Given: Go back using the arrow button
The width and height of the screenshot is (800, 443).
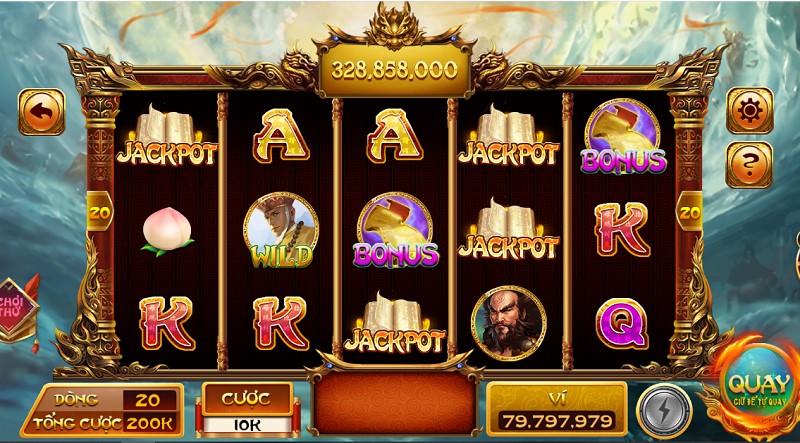Looking at the screenshot, I should [41, 112].
